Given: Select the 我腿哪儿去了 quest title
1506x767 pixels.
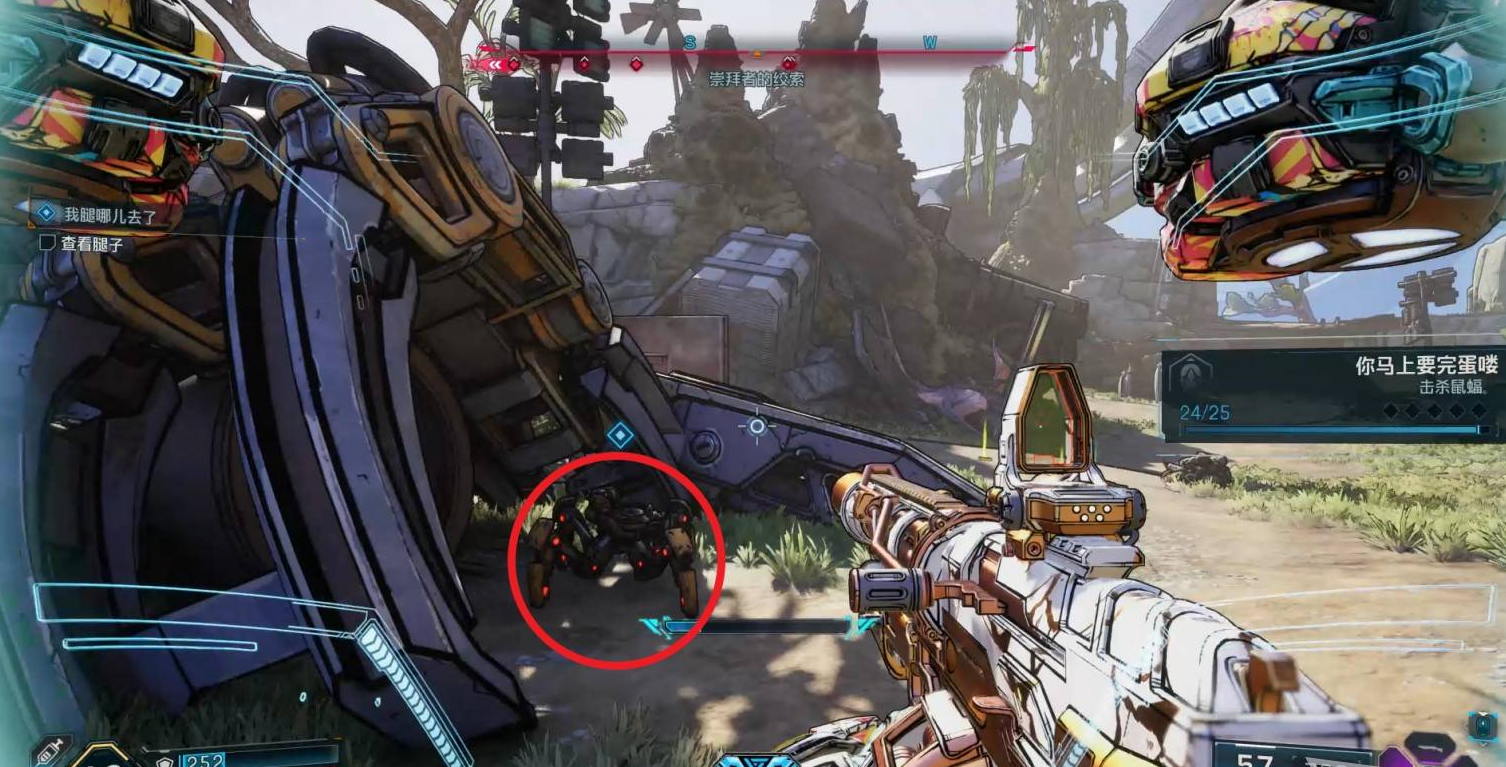Looking at the screenshot, I should (110, 214).
